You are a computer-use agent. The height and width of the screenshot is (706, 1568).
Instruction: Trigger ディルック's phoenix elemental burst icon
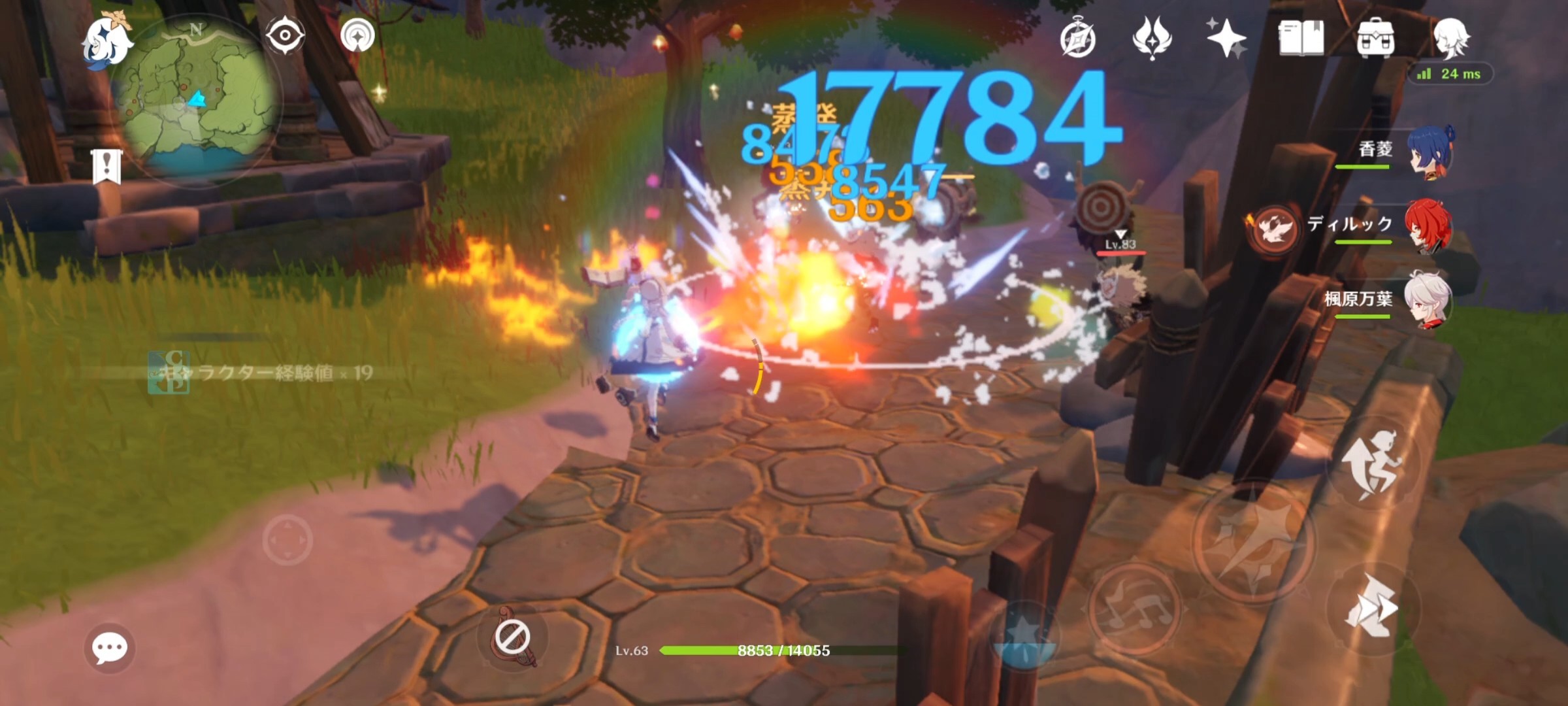pyautogui.click(x=1272, y=230)
